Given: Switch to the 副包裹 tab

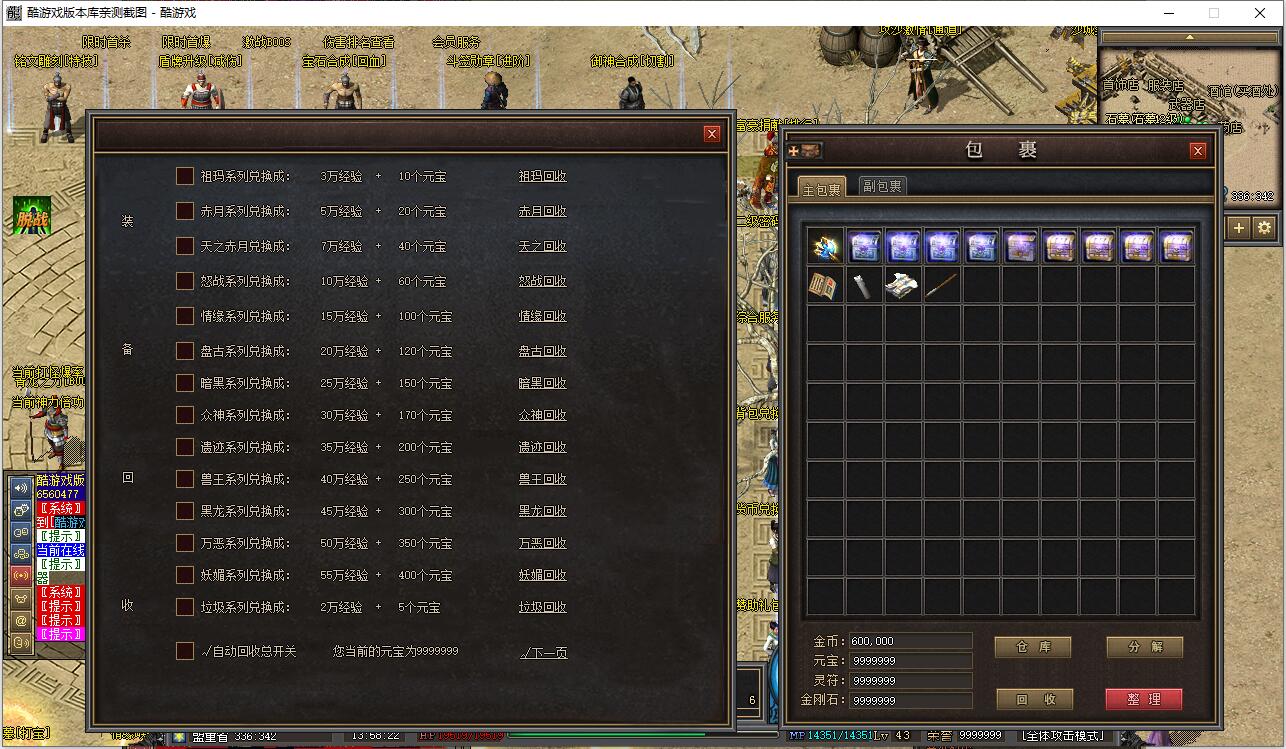Looking at the screenshot, I should coord(882,186).
